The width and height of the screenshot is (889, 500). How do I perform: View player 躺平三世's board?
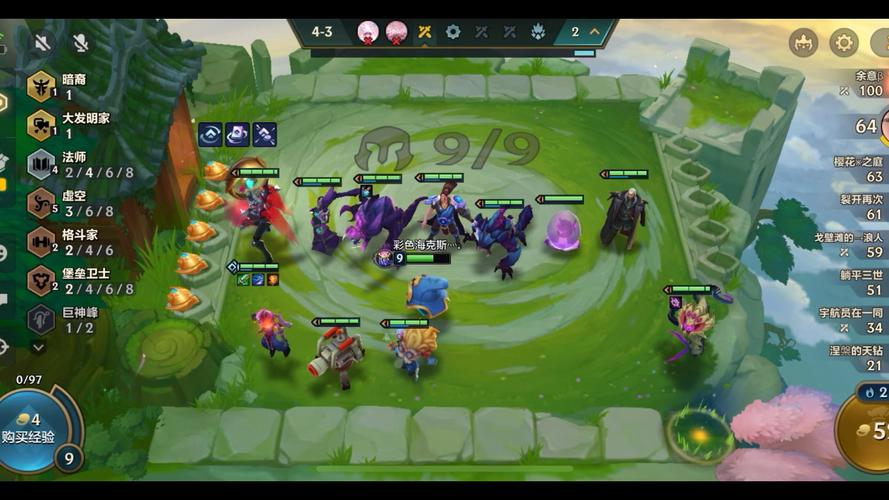click(x=860, y=282)
